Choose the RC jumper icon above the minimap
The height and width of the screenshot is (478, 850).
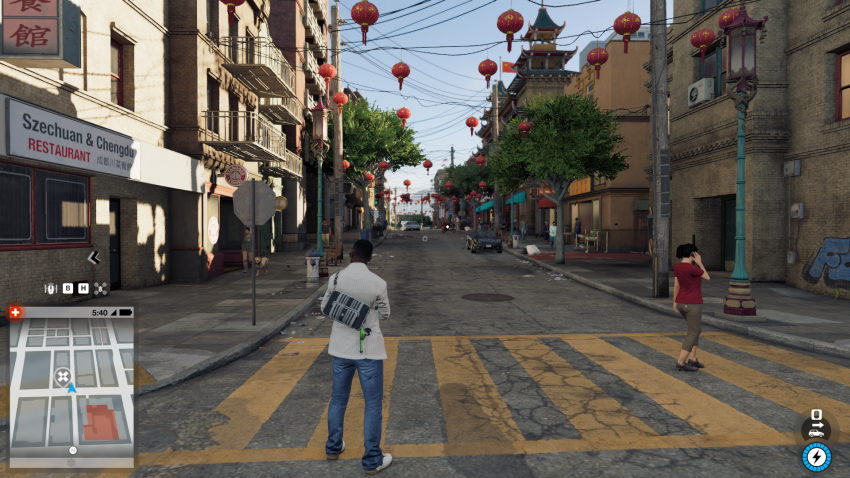[50, 288]
